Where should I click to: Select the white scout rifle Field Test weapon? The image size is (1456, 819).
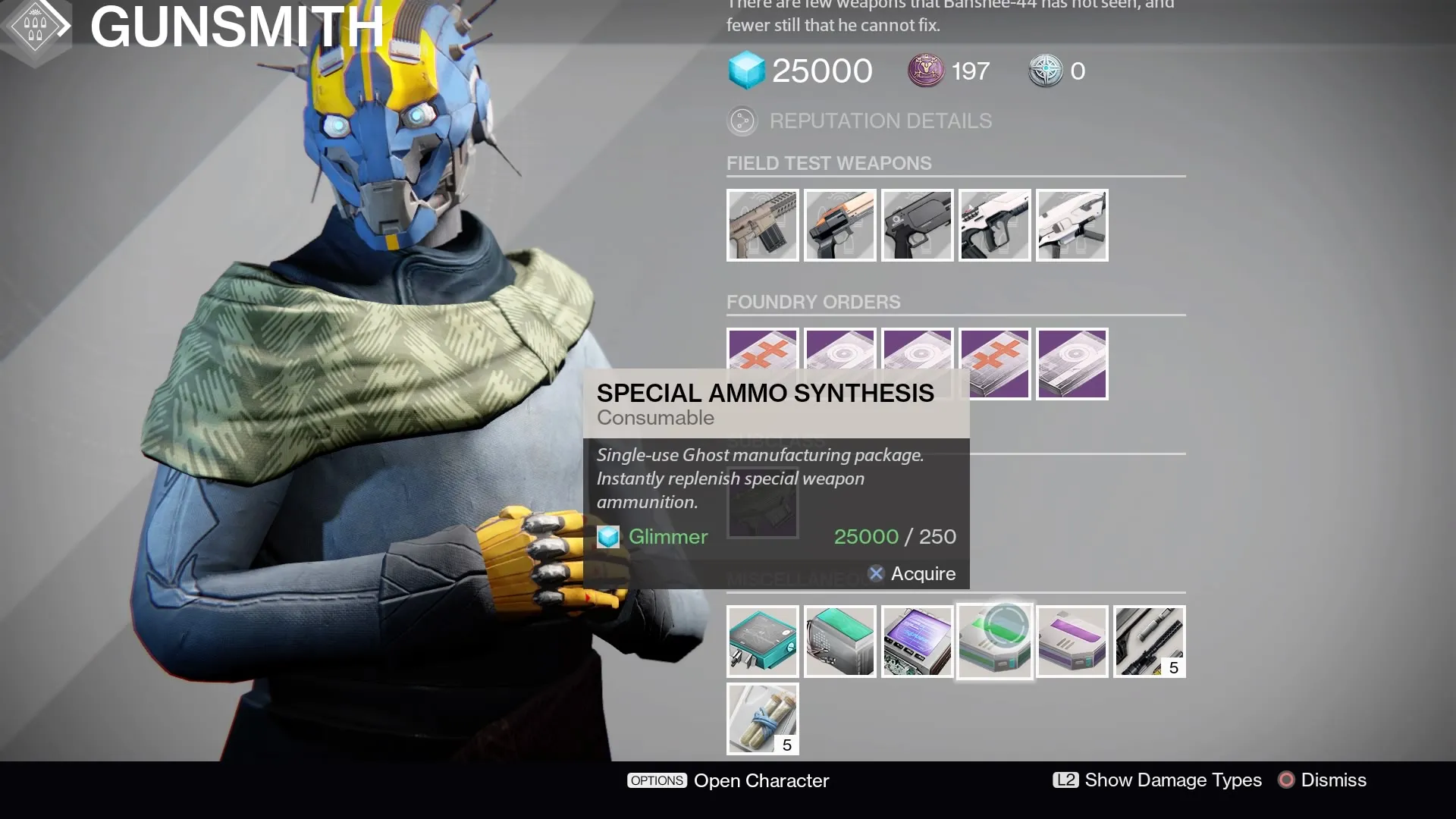(994, 224)
